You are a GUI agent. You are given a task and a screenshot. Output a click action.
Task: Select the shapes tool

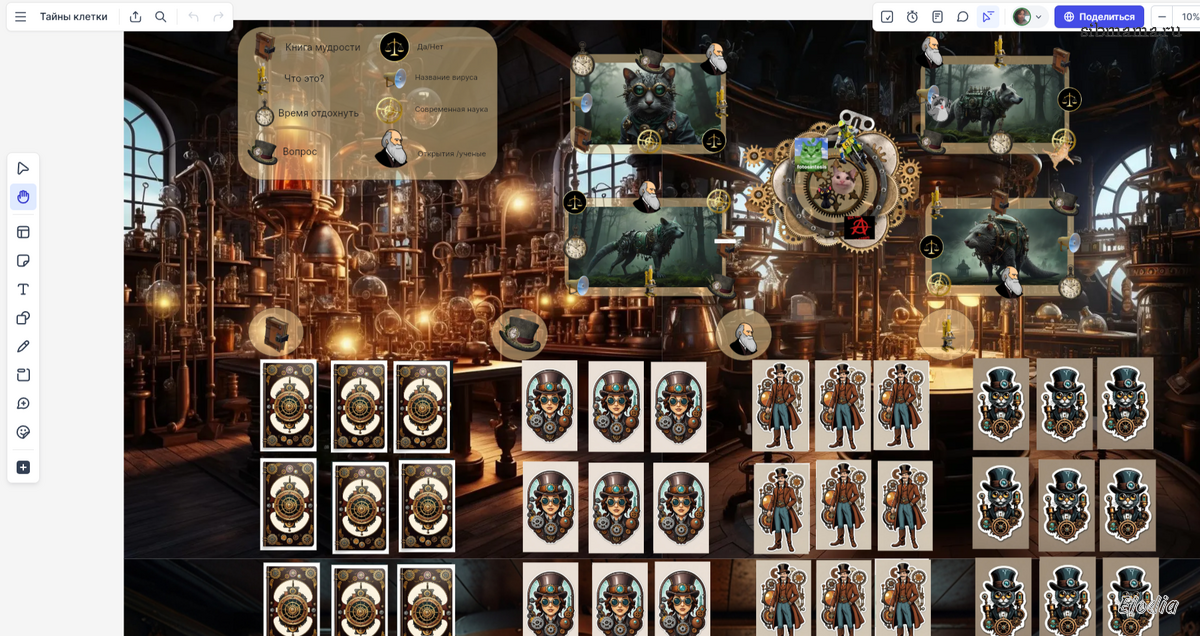23,318
